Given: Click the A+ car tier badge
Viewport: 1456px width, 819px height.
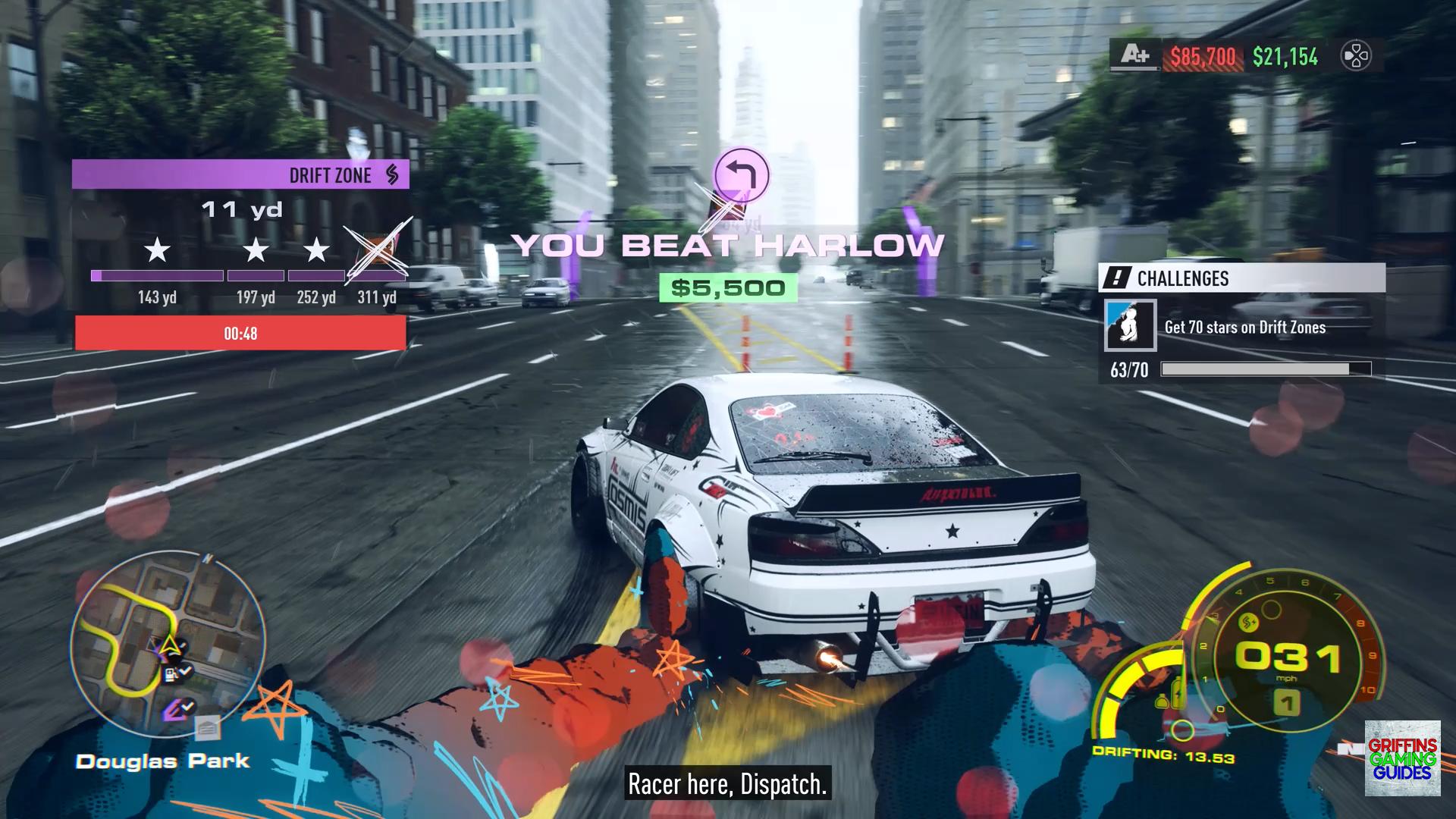Looking at the screenshot, I should pos(1135,55).
